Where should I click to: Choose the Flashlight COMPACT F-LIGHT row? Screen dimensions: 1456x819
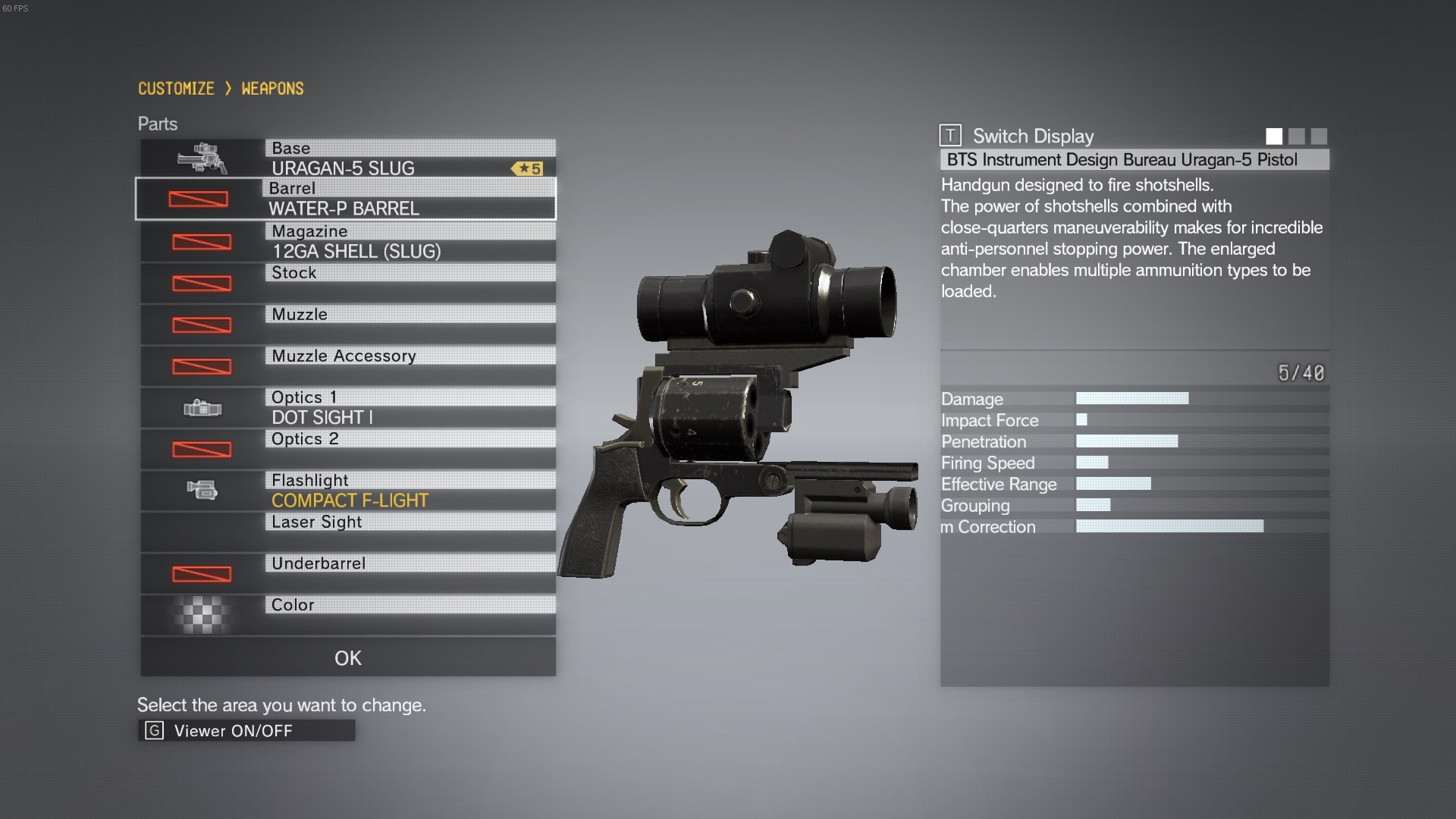click(347, 491)
